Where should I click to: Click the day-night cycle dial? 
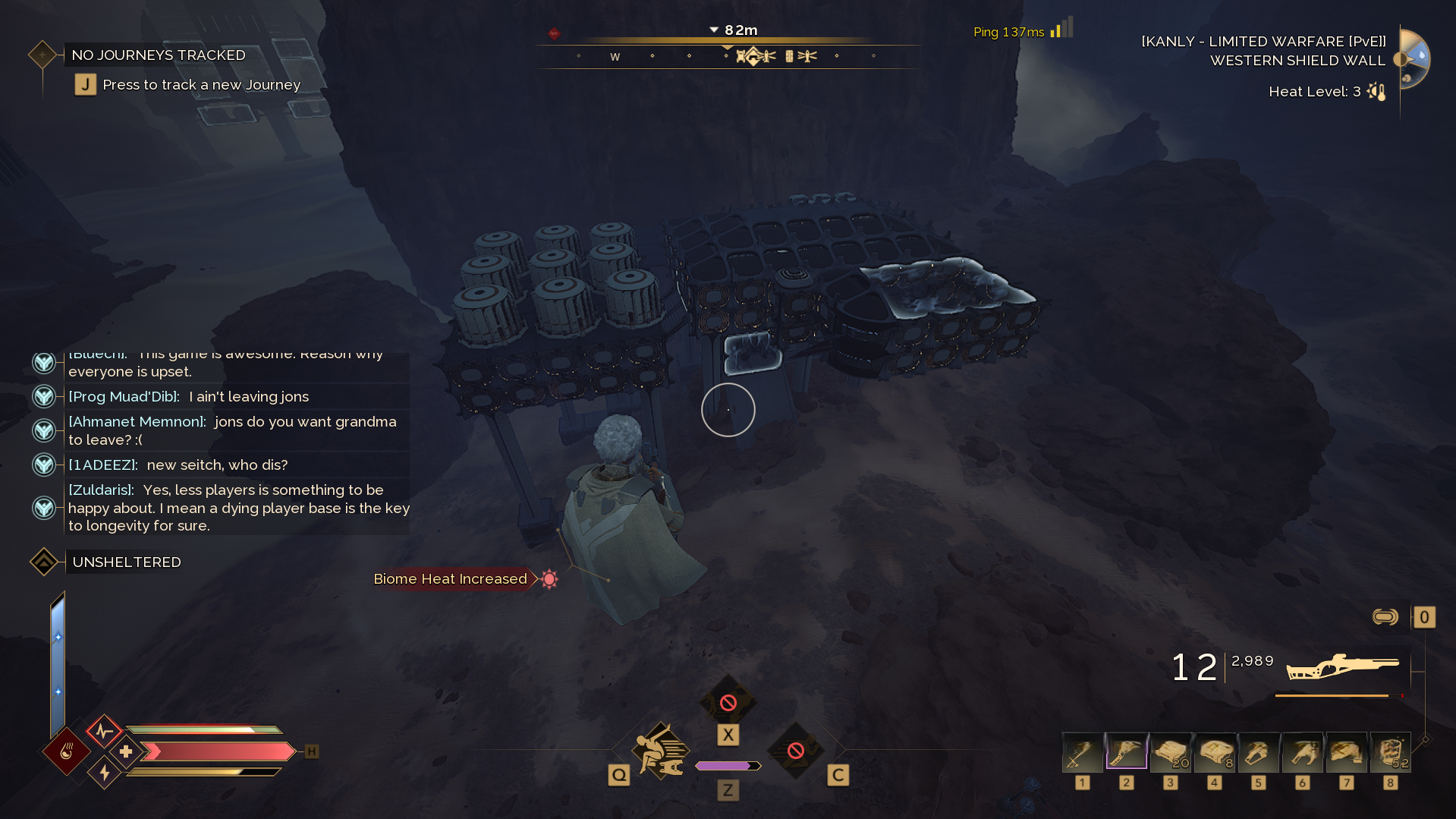tap(1413, 58)
